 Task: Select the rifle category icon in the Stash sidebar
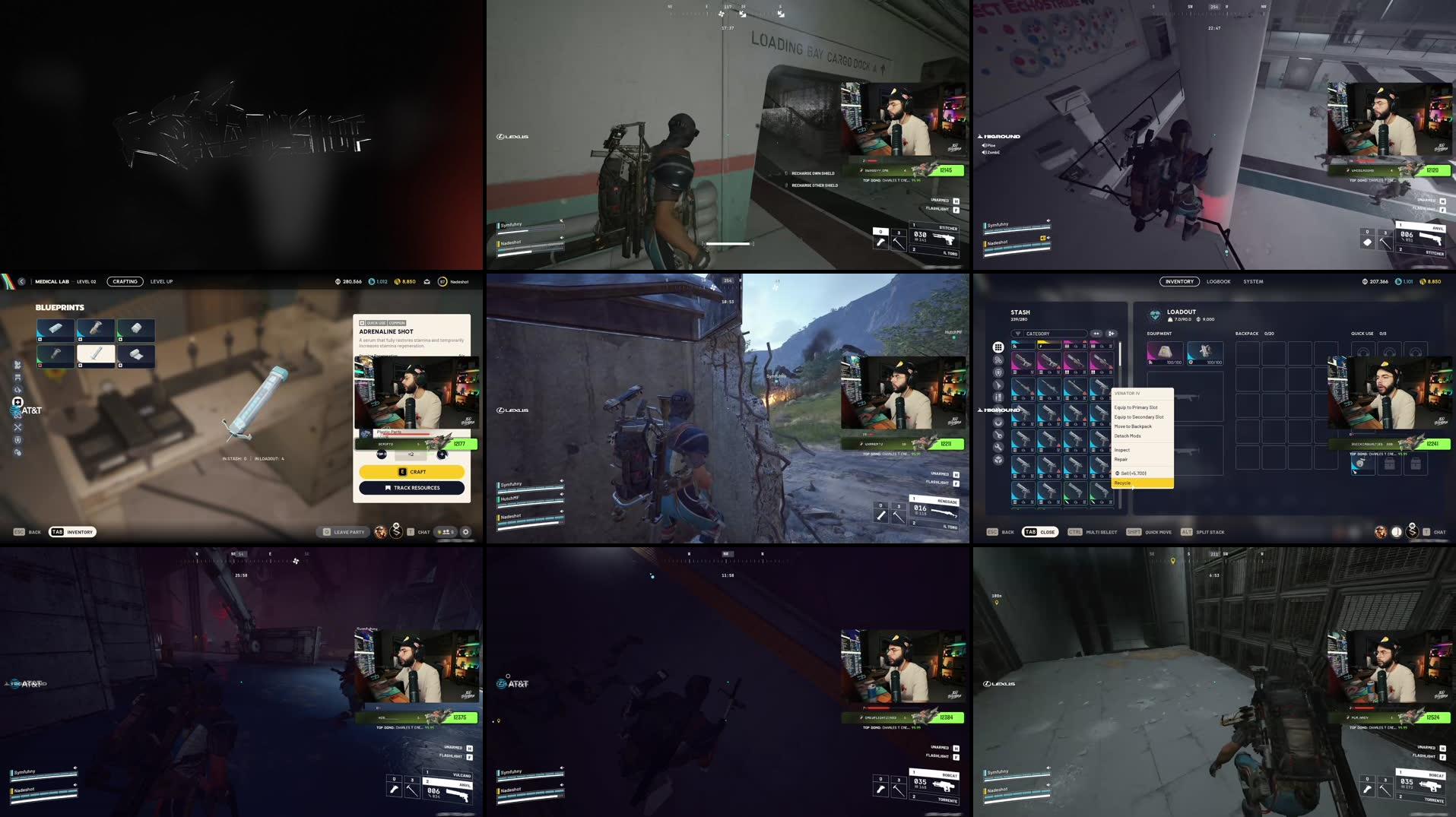998,385
